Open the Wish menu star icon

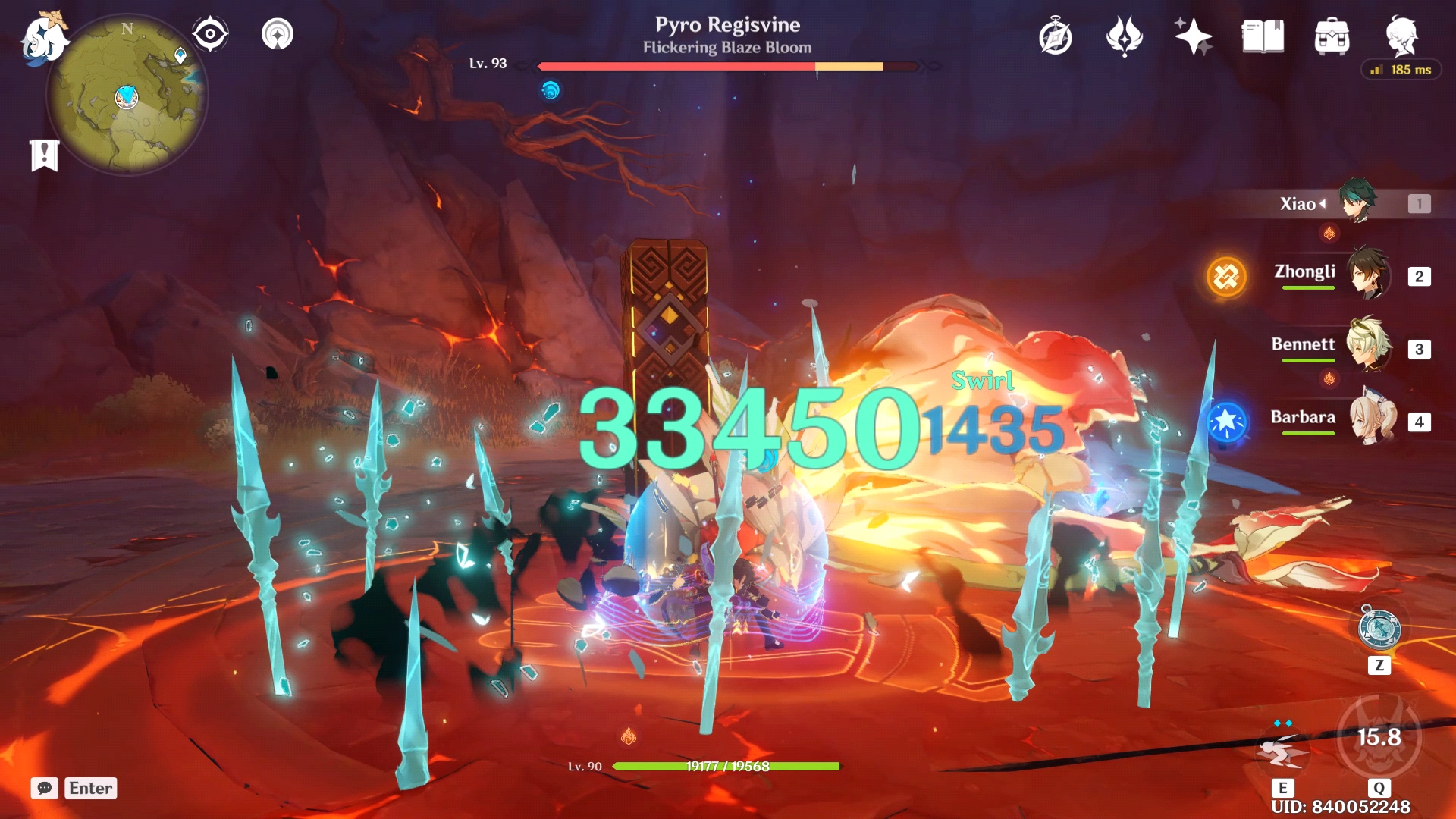pyautogui.click(x=1193, y=36)
